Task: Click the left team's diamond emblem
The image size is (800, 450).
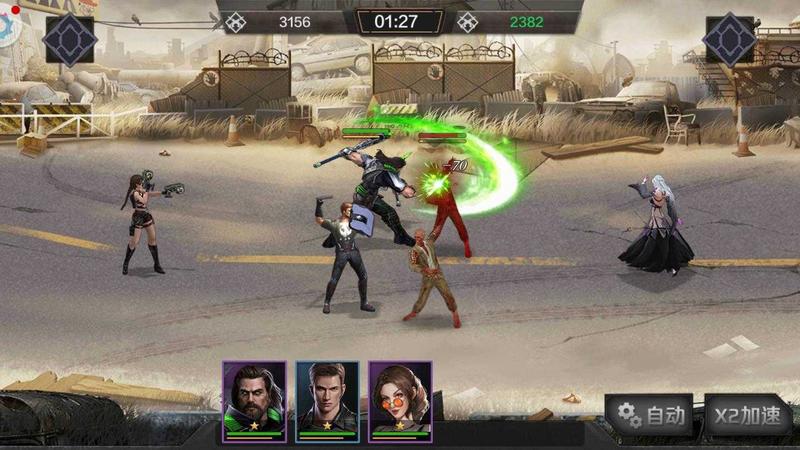Action: coord(69,40)
